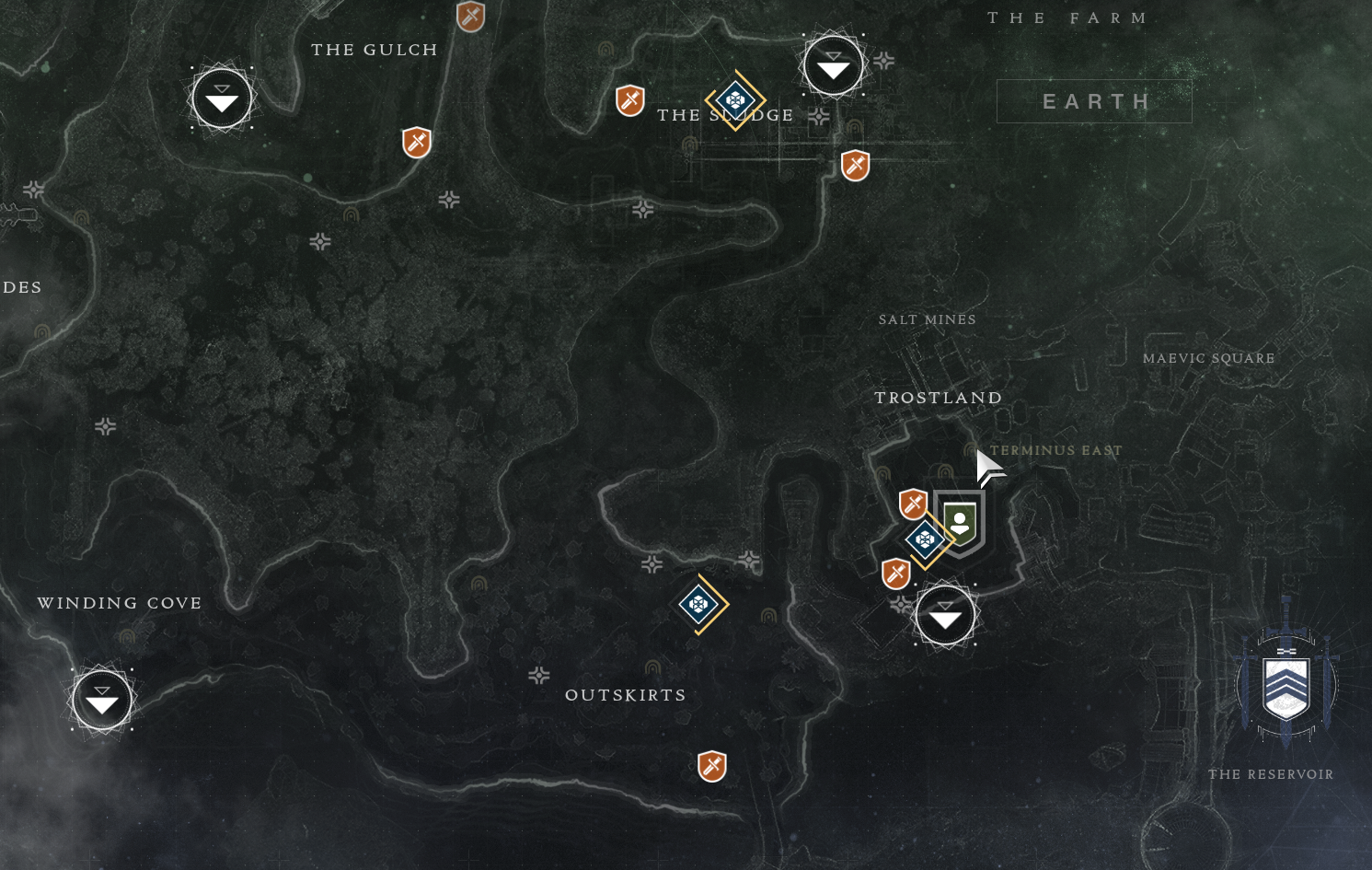
Task: Select the public event diamond in The Sludge
Action: 735,99
